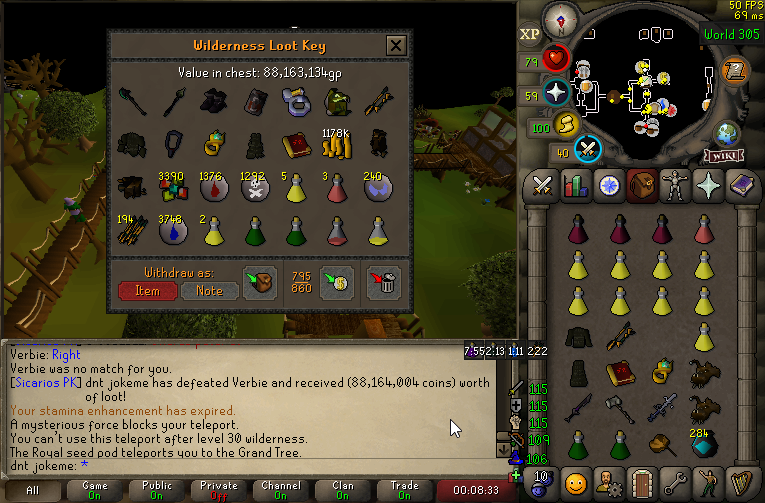
Task: Close the Wilderness Loot Key window
Action: [396, 45]
